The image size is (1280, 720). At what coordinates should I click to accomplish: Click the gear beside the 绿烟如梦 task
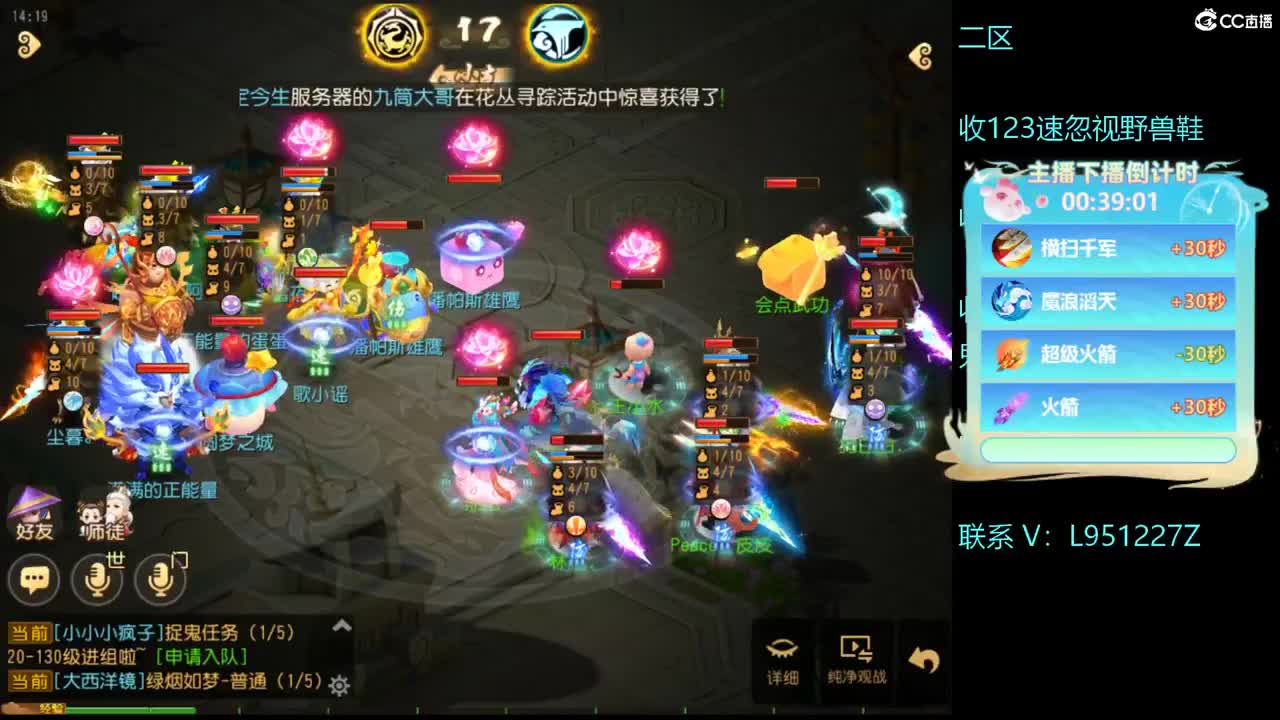coord(337,684)
